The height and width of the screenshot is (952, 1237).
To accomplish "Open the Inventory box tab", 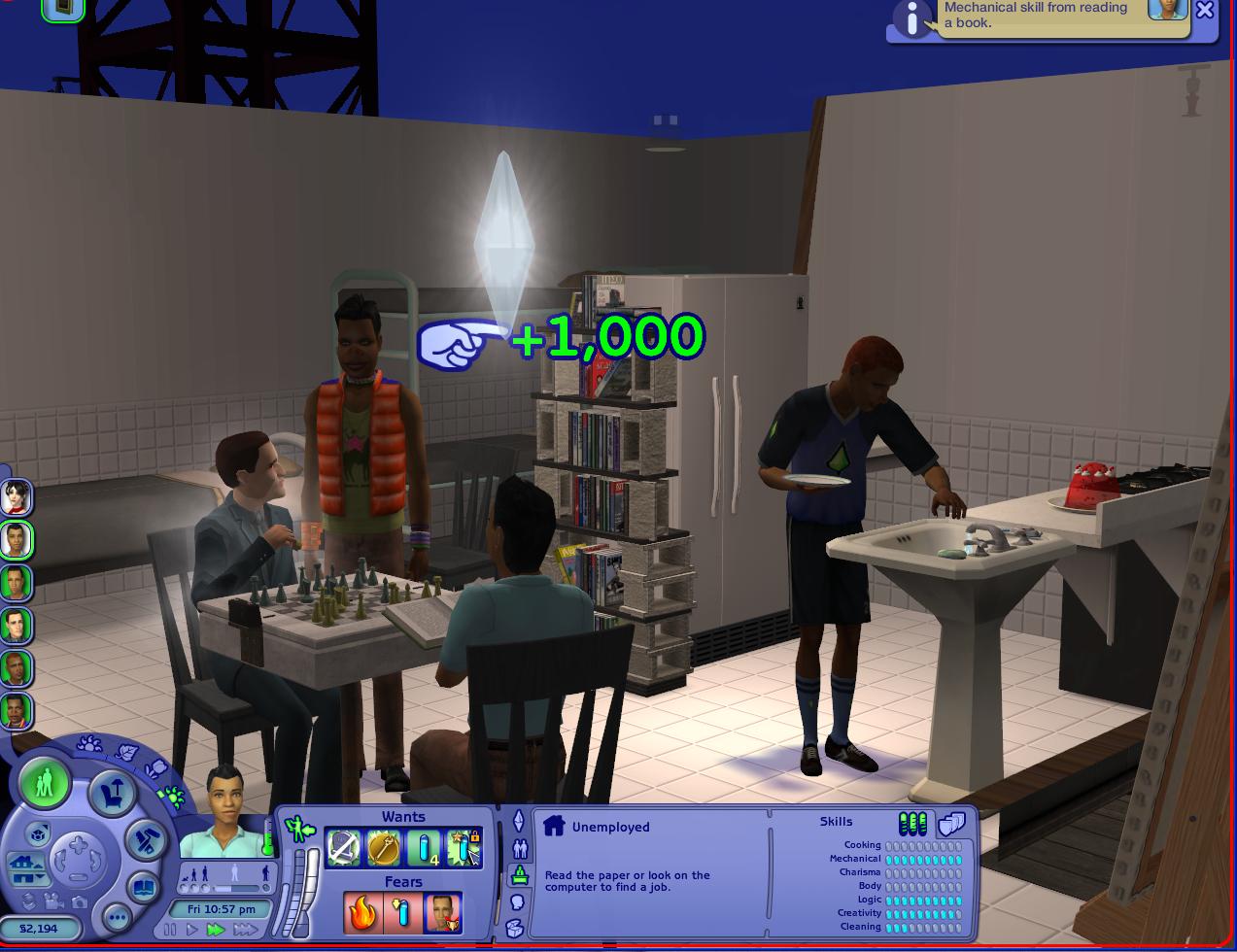I will coord(516,930).
